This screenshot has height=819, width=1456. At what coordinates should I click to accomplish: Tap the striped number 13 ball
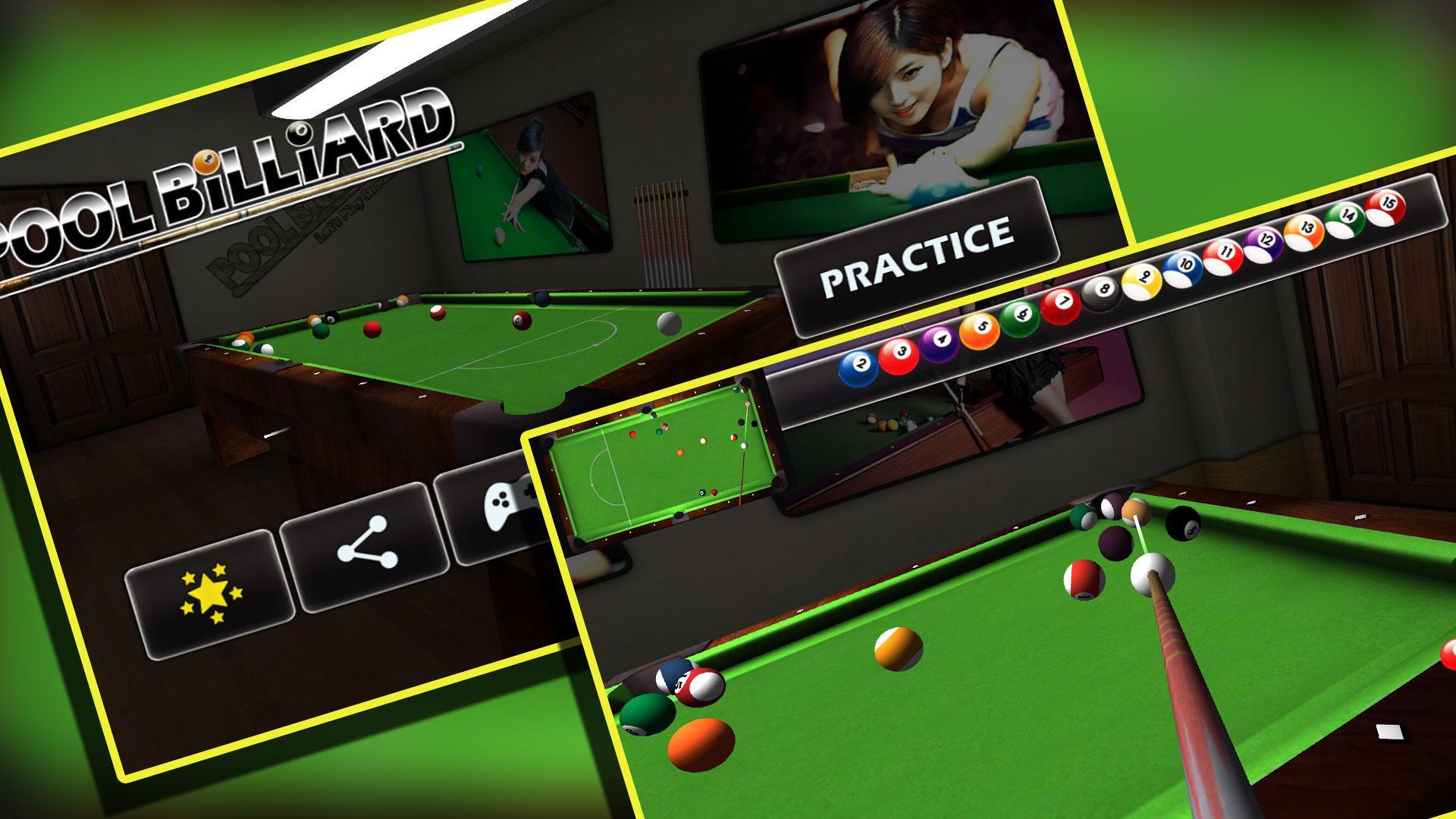(1307, 226)
